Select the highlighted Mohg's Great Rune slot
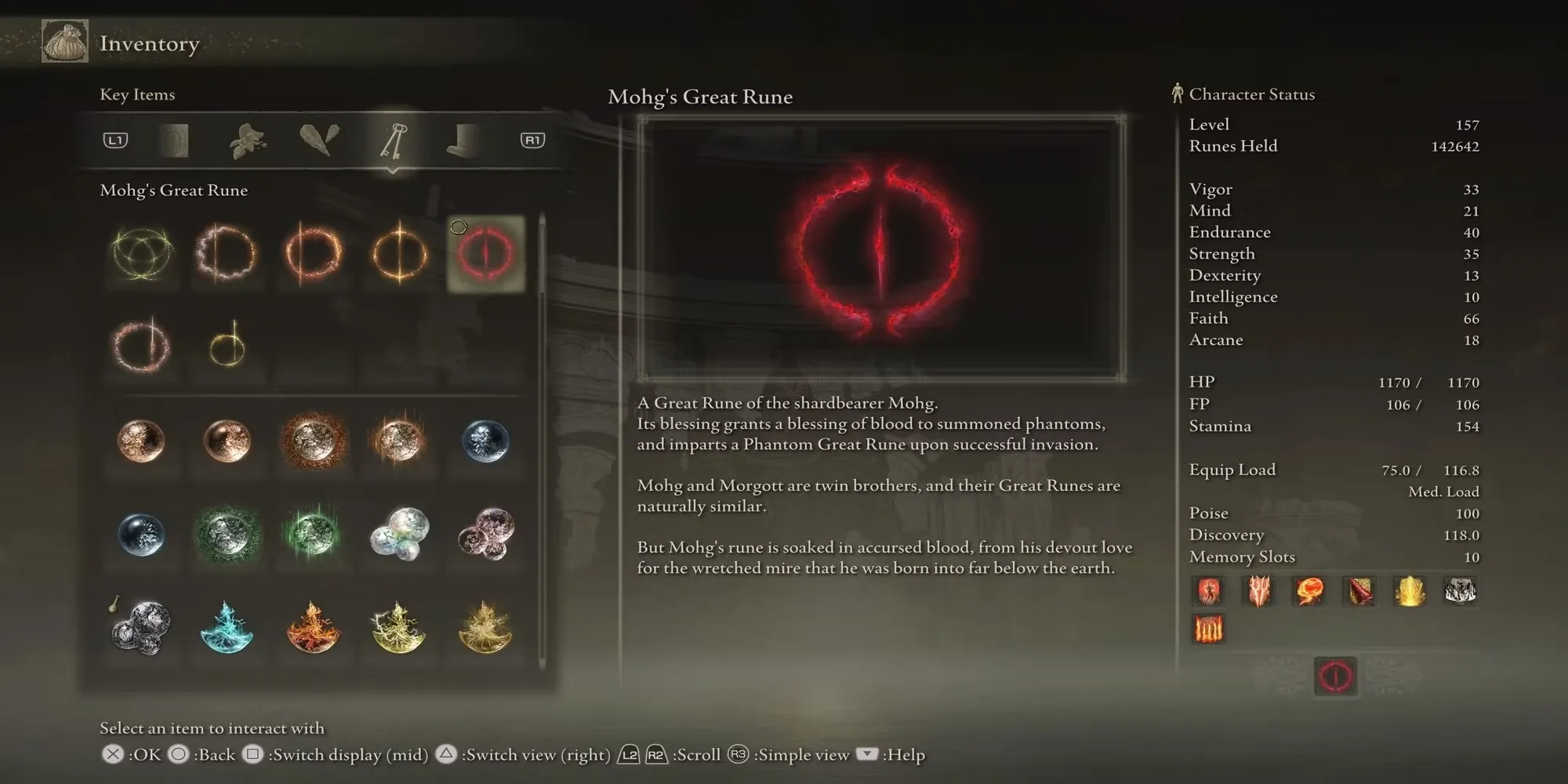Image resolution: width=1568 pixels, height=784 pixels. pyautogui.click(x=485, y=254)
